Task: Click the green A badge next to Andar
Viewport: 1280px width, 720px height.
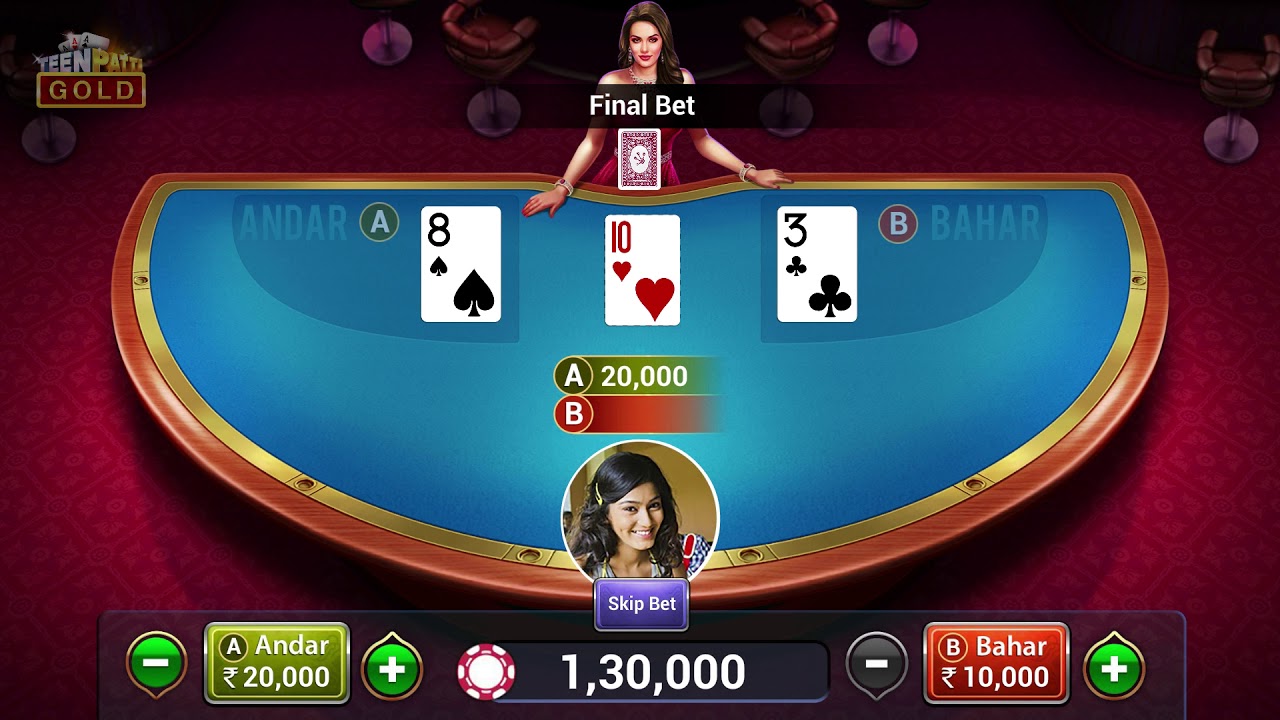Action: tap(377, 224)
